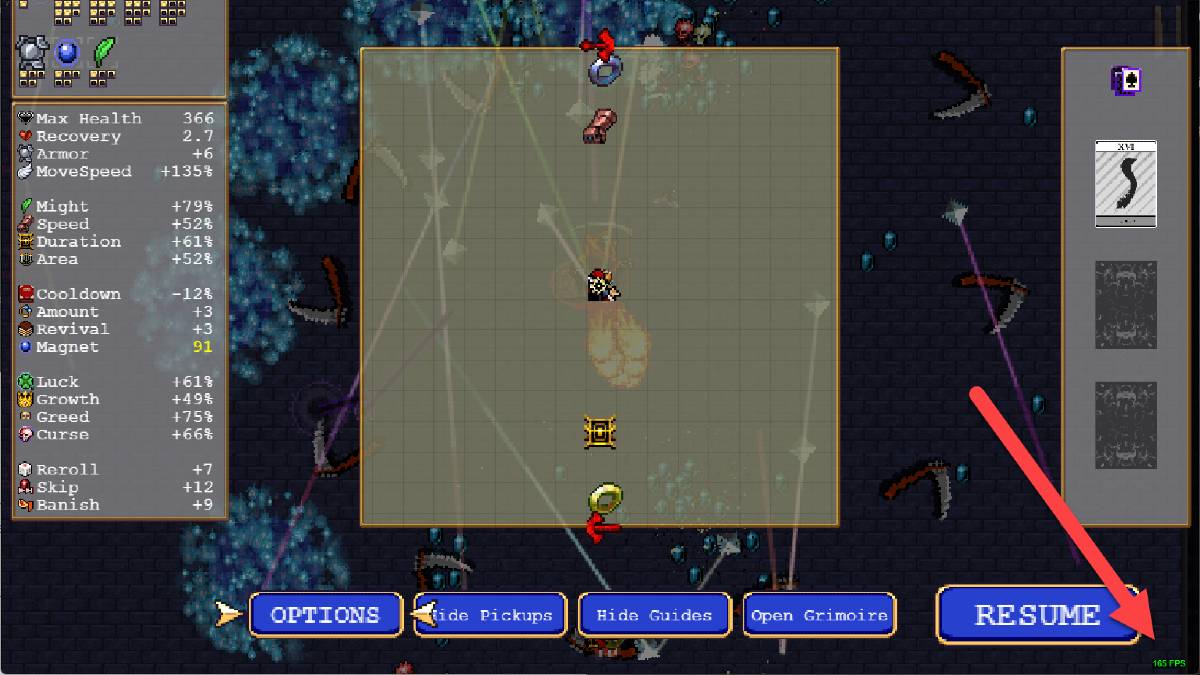Select the silver Armor passive item icon
The height and width of the screenshot is (675, 1200).
click(33, 50)
